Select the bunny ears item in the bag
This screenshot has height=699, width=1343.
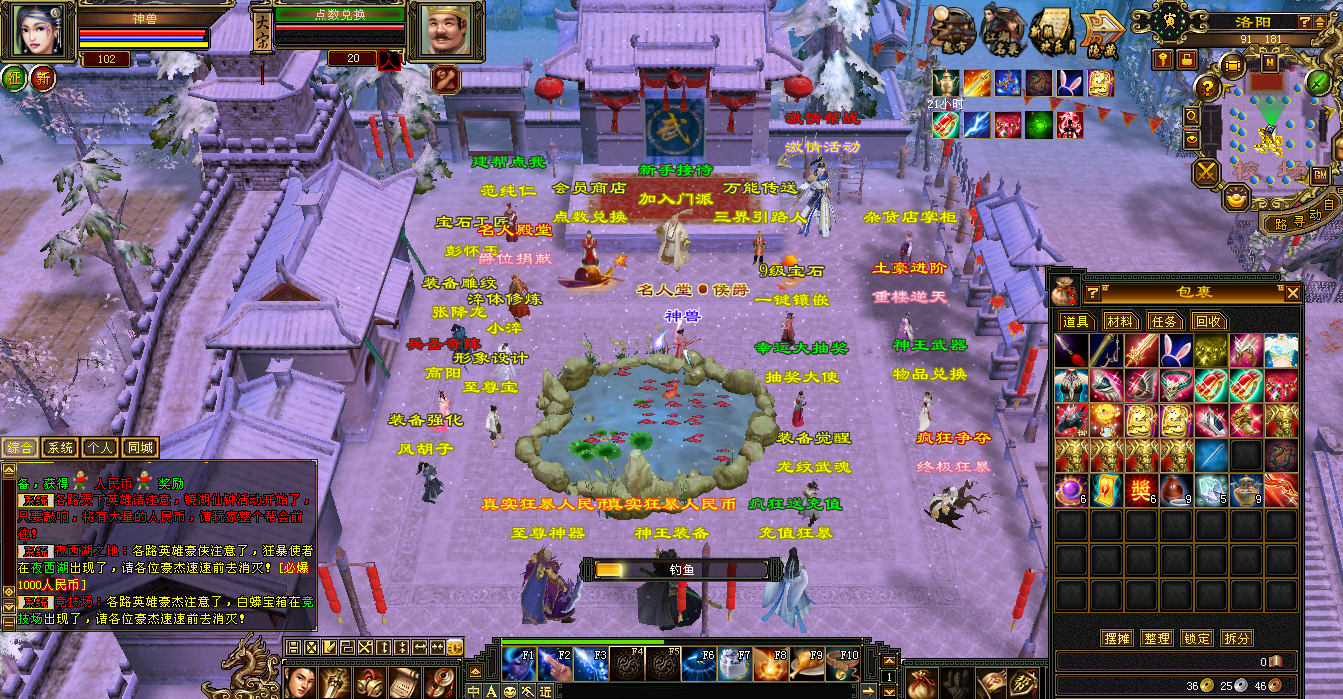click(x=1174, y=351)
